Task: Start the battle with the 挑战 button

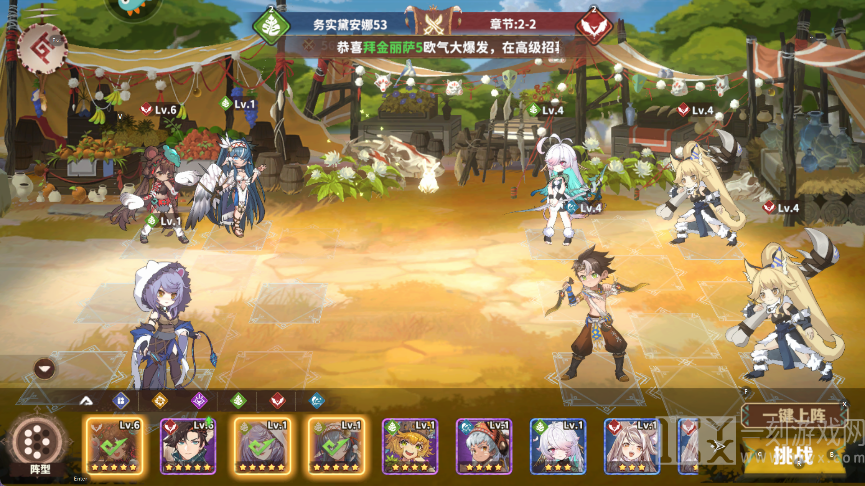Action: 792,455
